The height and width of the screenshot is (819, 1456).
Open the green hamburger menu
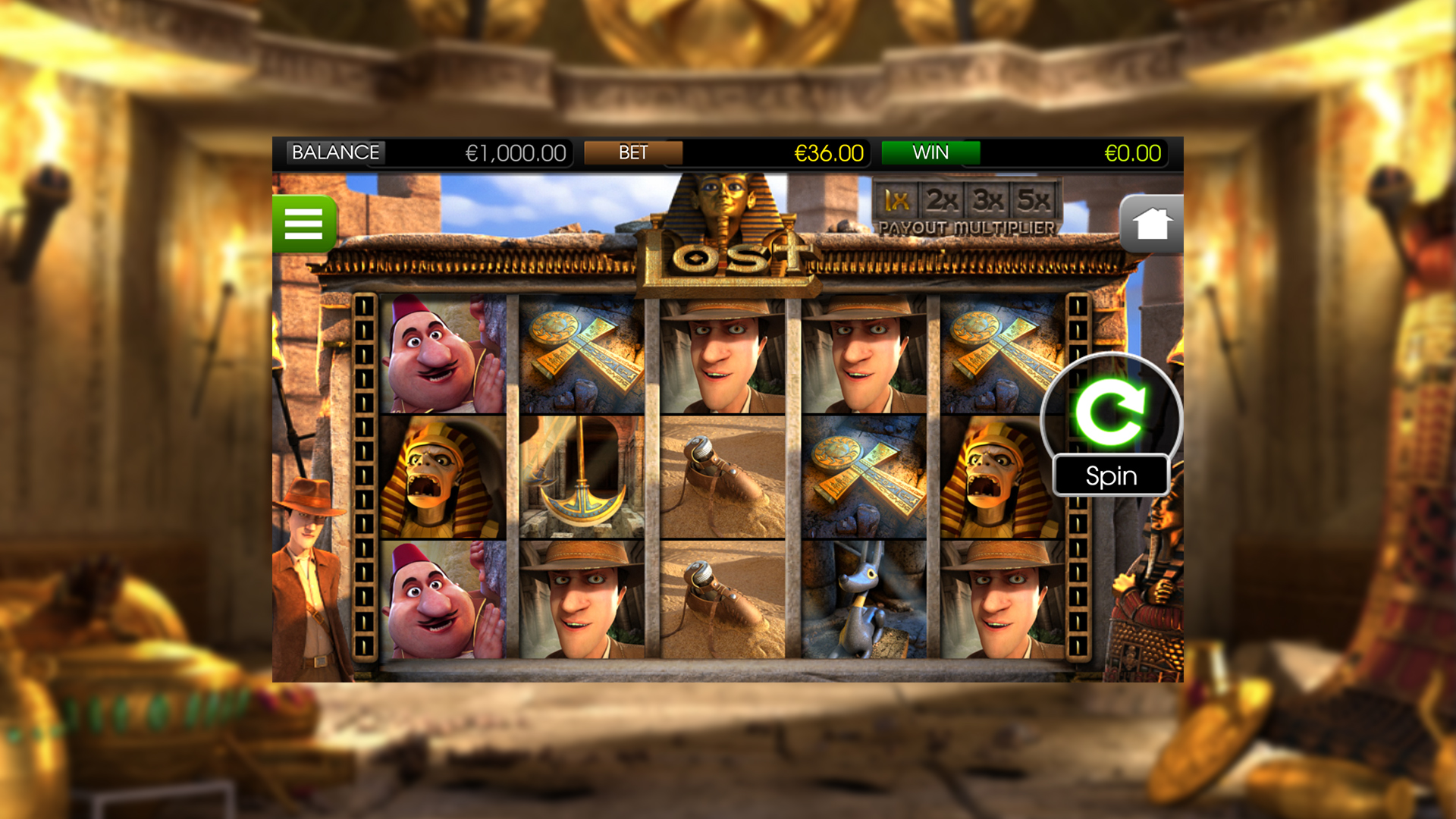pos(303,224)
